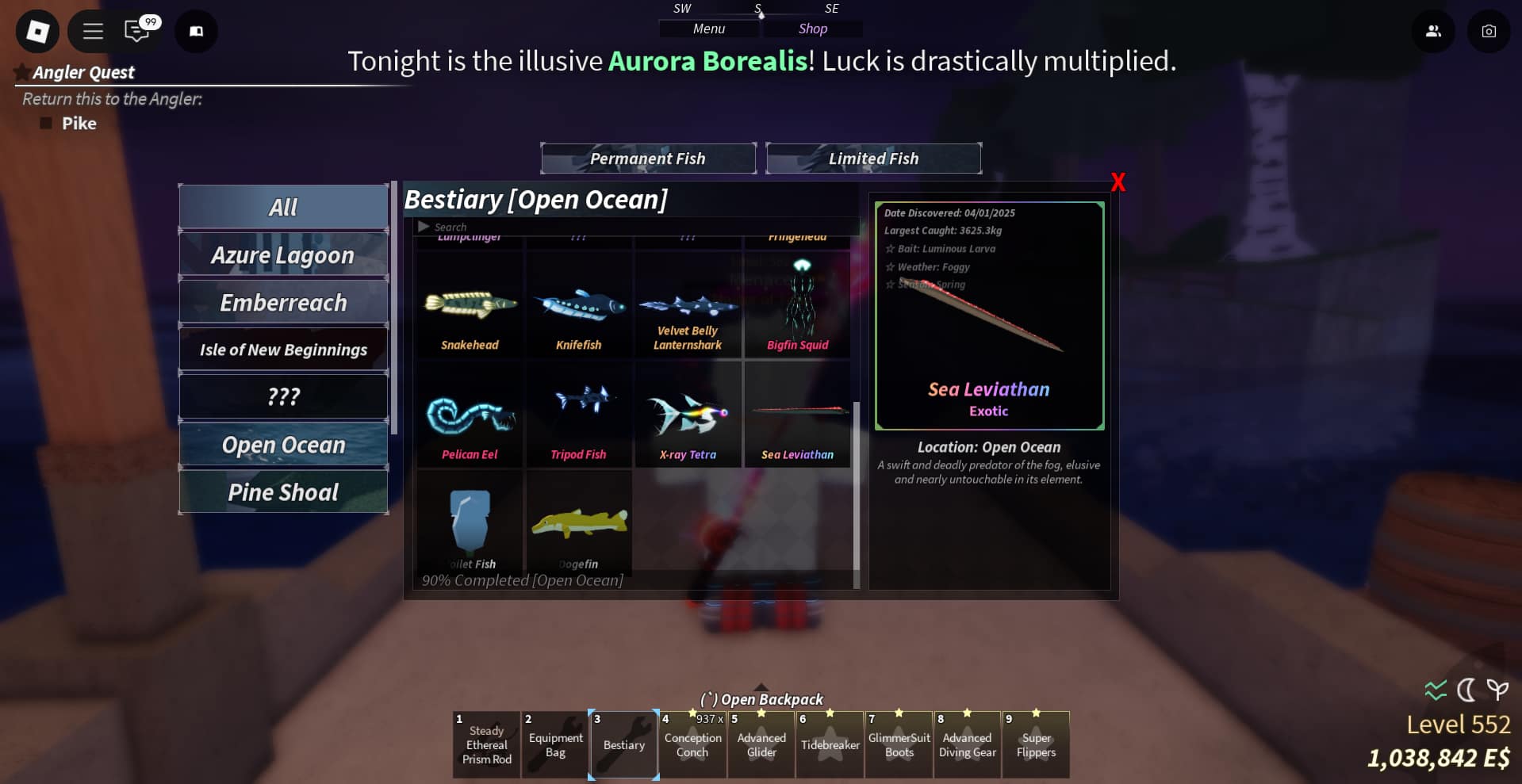Open the book journal icon top-left
The height and width of the screenshot is (784, 1522).
(195, 31)
